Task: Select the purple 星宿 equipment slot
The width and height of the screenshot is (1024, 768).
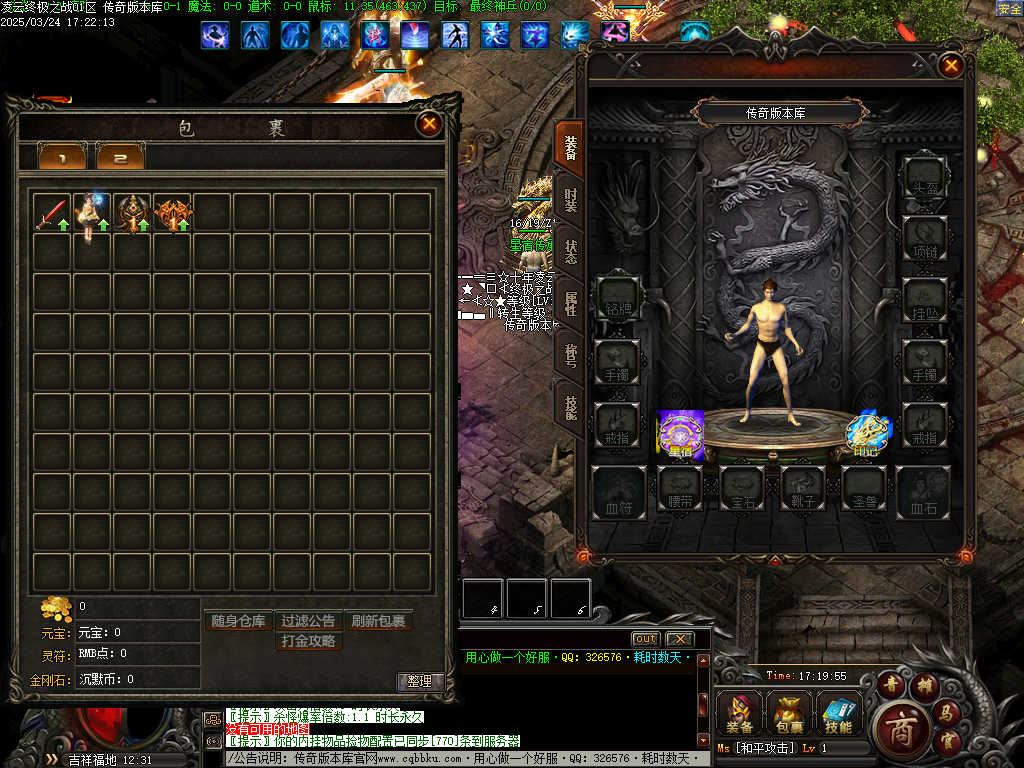Action: tap(680, 435)
